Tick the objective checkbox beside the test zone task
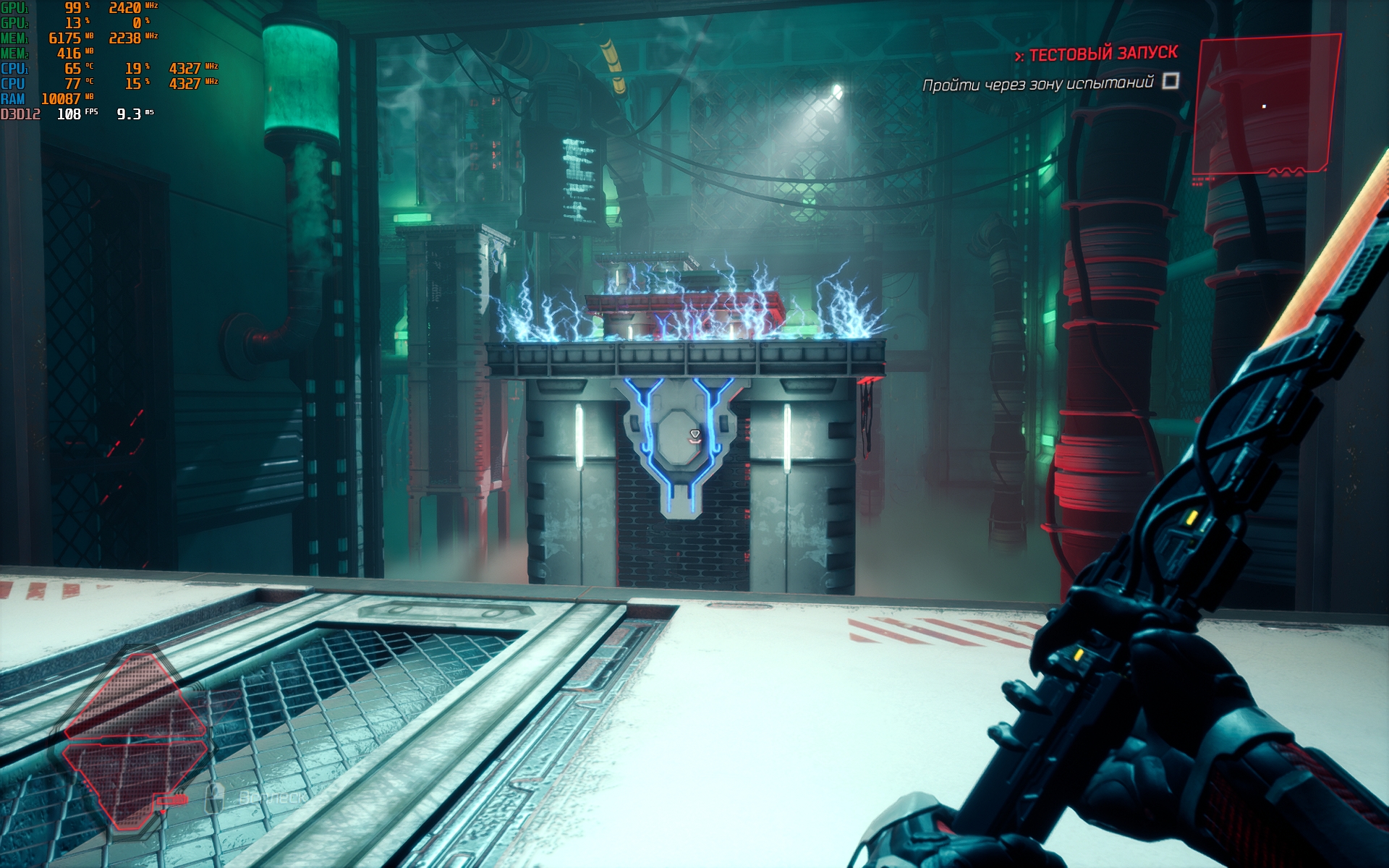Screen dimensions: 1389x868 (x=1171, y=81)
